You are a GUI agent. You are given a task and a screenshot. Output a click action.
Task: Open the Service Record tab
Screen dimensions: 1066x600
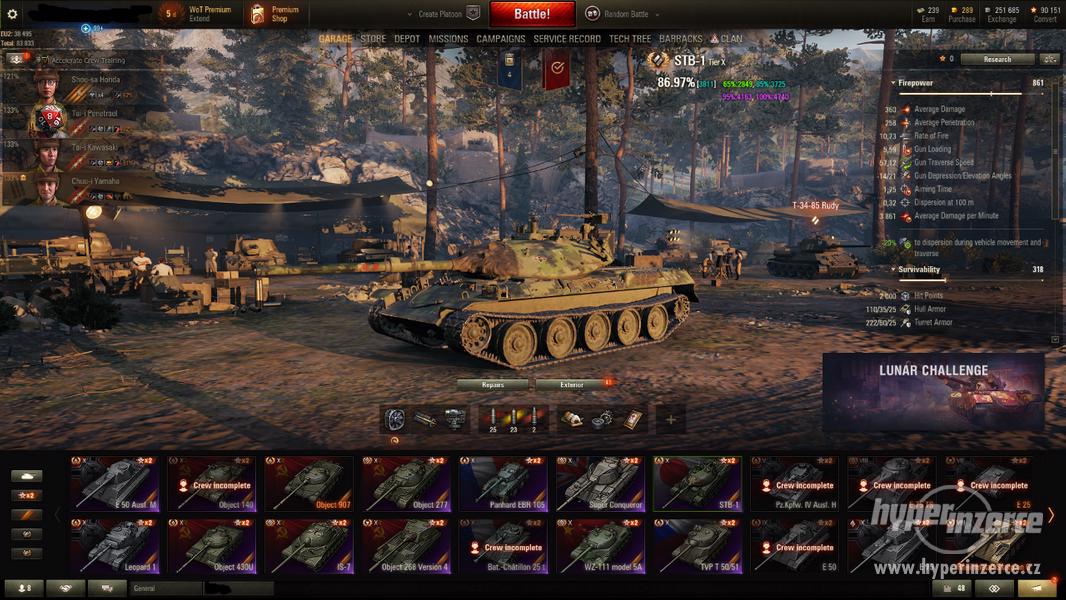pos(567,39)
